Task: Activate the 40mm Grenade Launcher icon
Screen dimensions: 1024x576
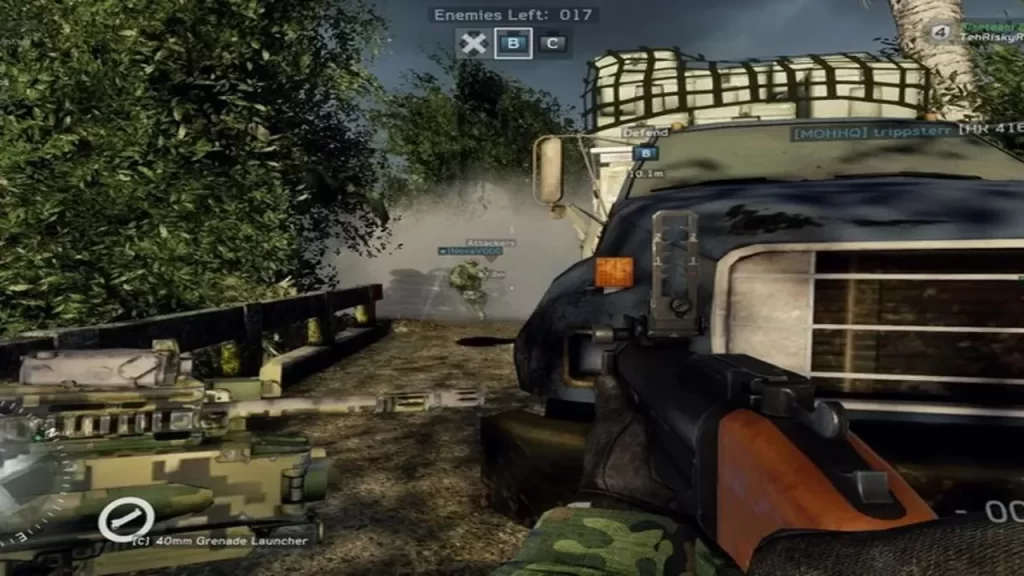Action: coord(126,518)
